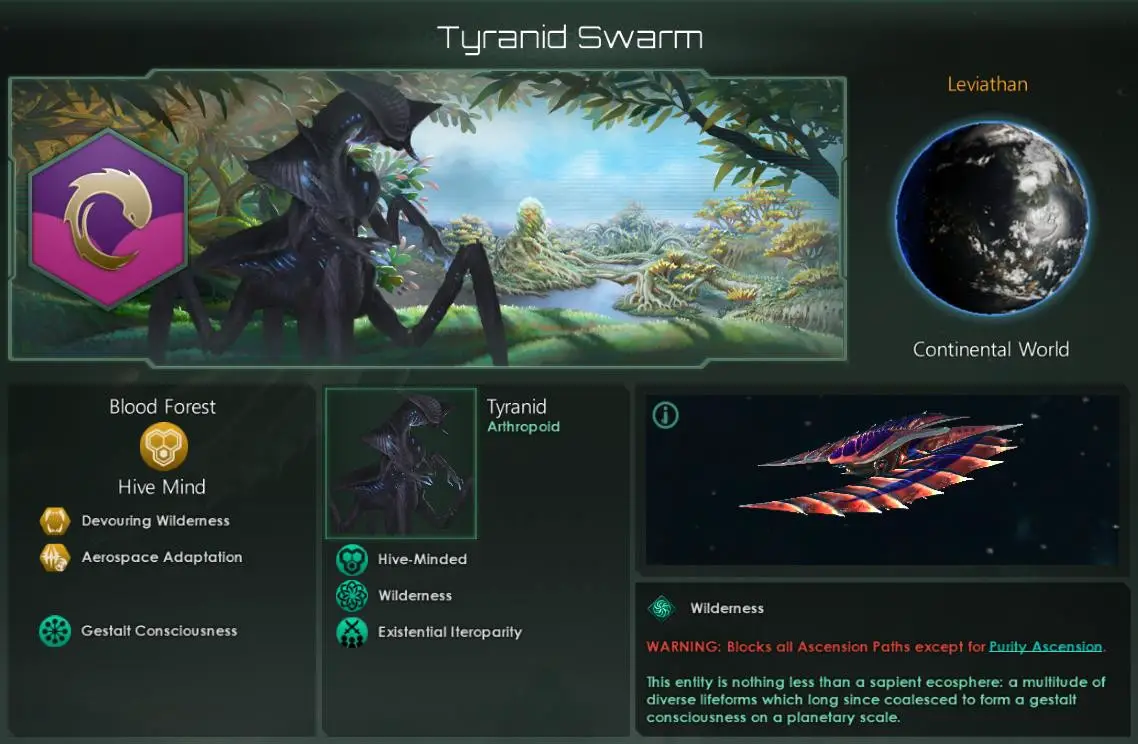This screenshot has height=744, width=1138.
Task: Open the Hive Mind authority icon
Action: [x=163, y=449]
